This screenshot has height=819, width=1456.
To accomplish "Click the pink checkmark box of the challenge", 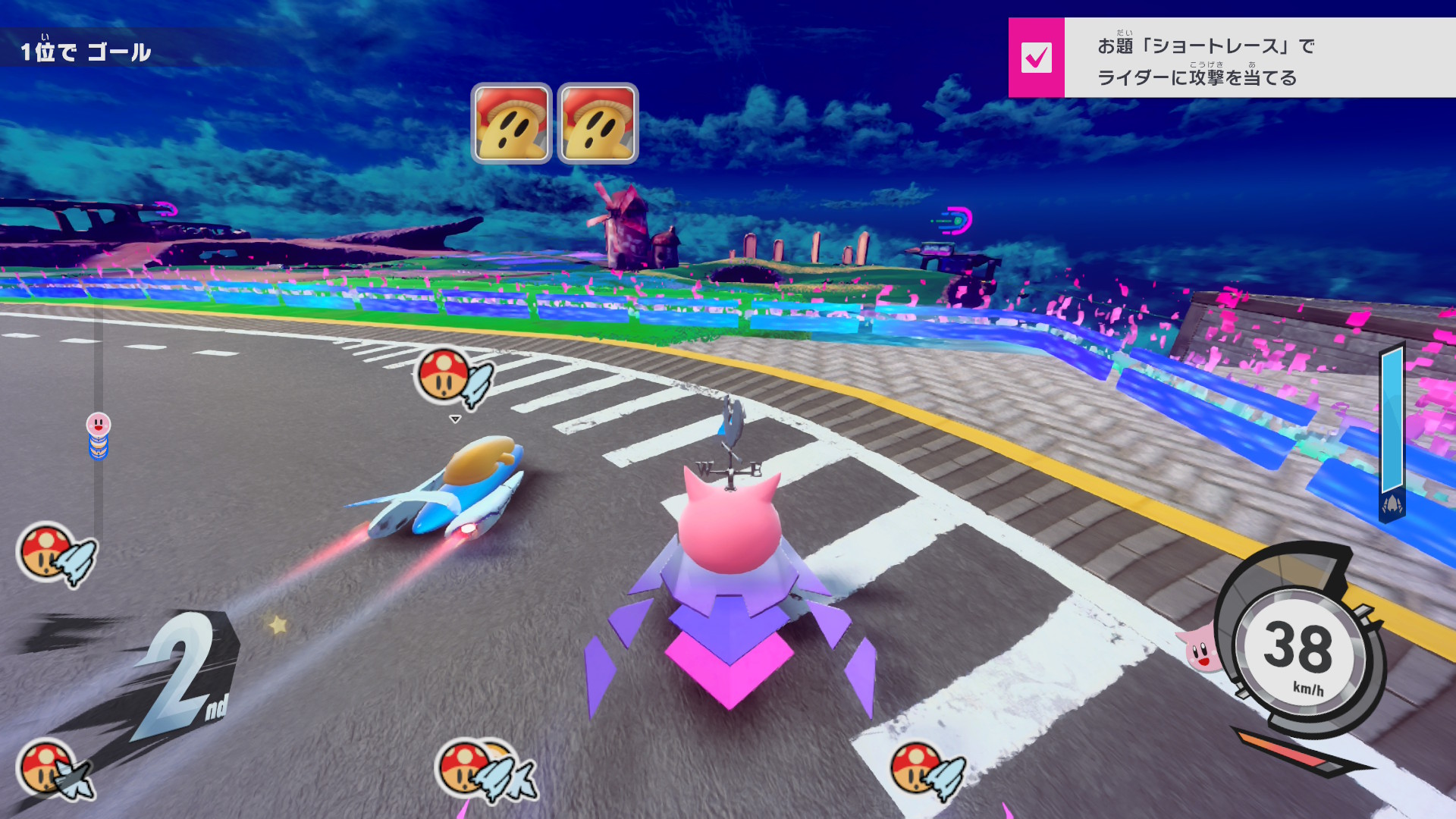I will point(1036,58).
